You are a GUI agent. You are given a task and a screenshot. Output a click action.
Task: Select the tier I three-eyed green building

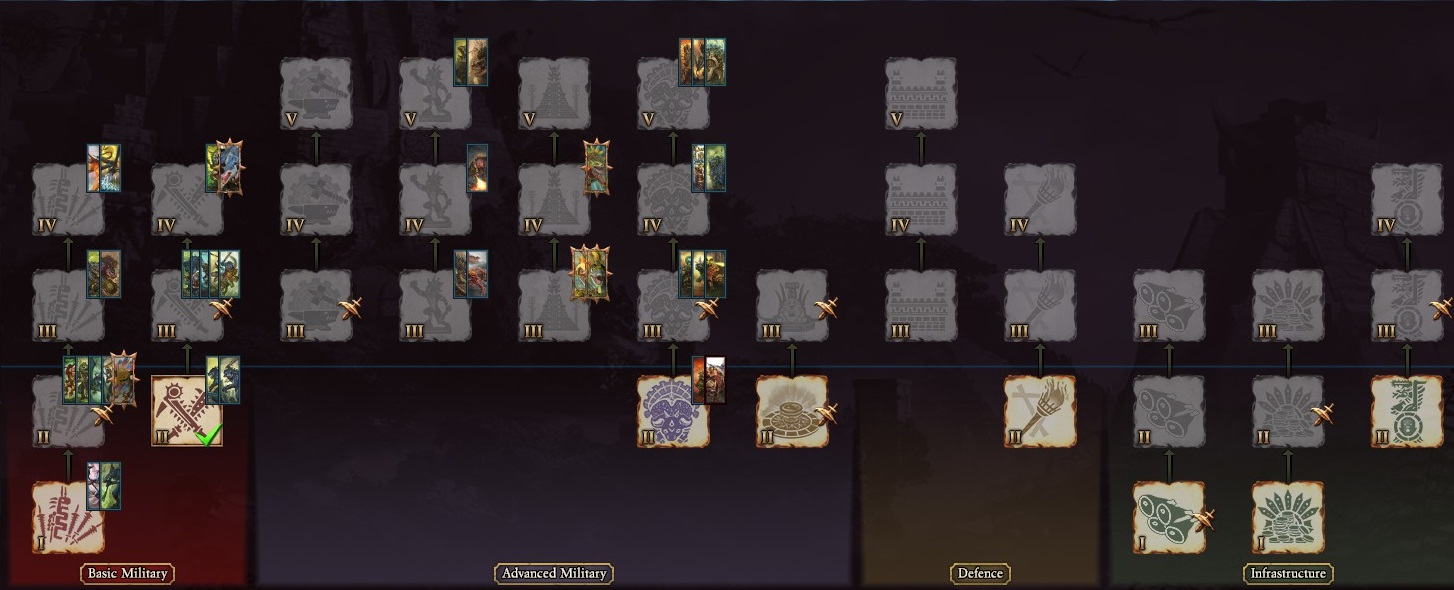(1169, 517)
